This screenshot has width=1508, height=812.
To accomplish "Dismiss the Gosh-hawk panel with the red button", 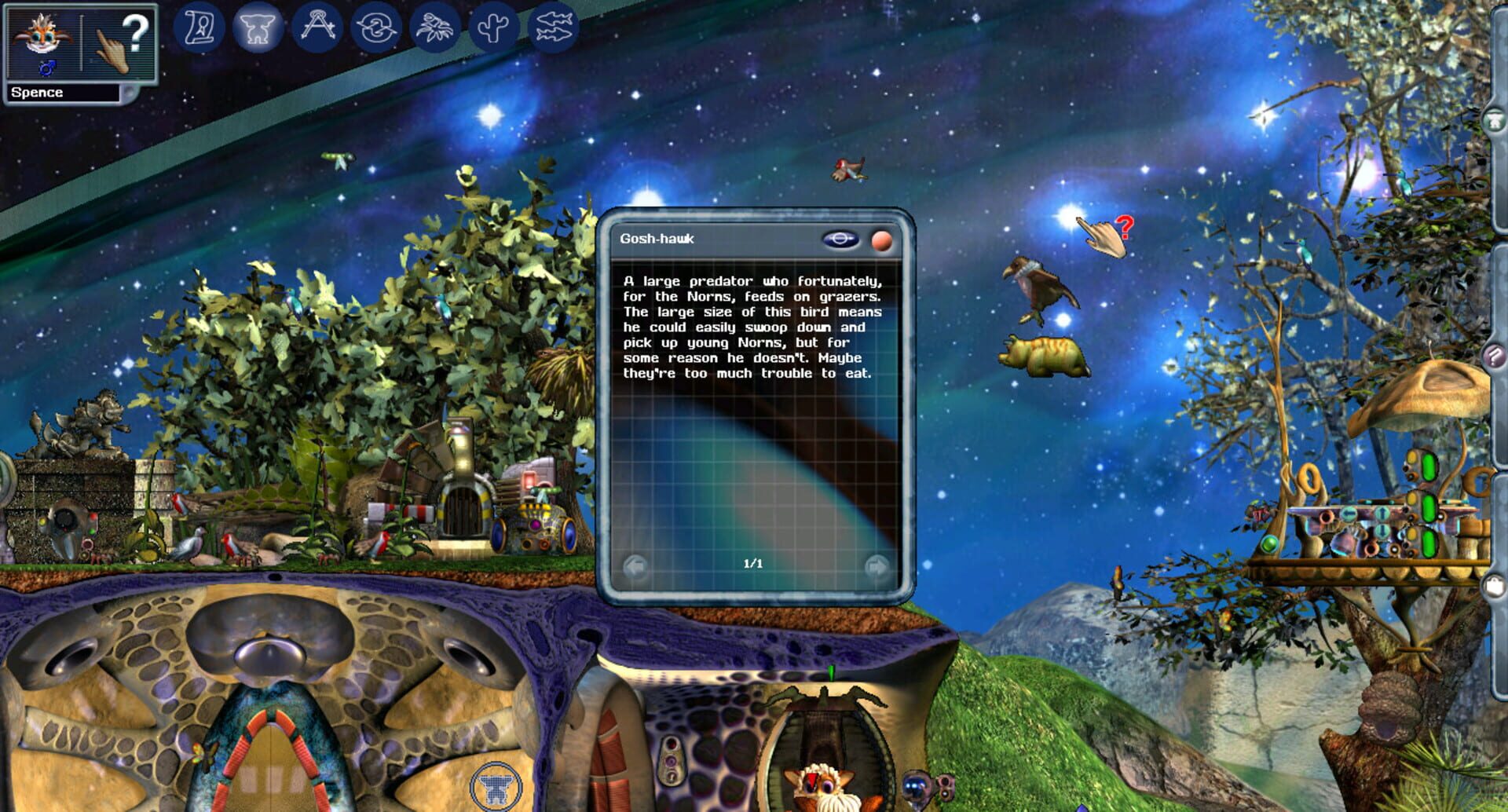I will tap(883, 240).
